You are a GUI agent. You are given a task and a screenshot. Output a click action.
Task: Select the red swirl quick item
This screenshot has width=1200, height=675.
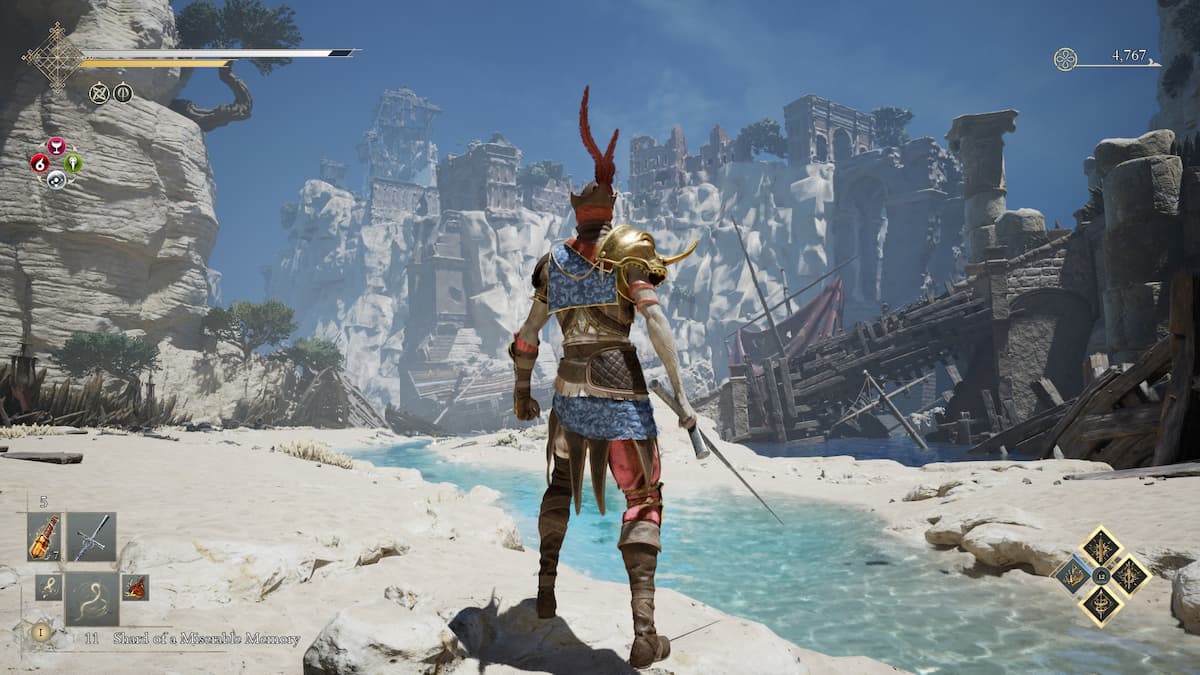[x=40, y=163]
